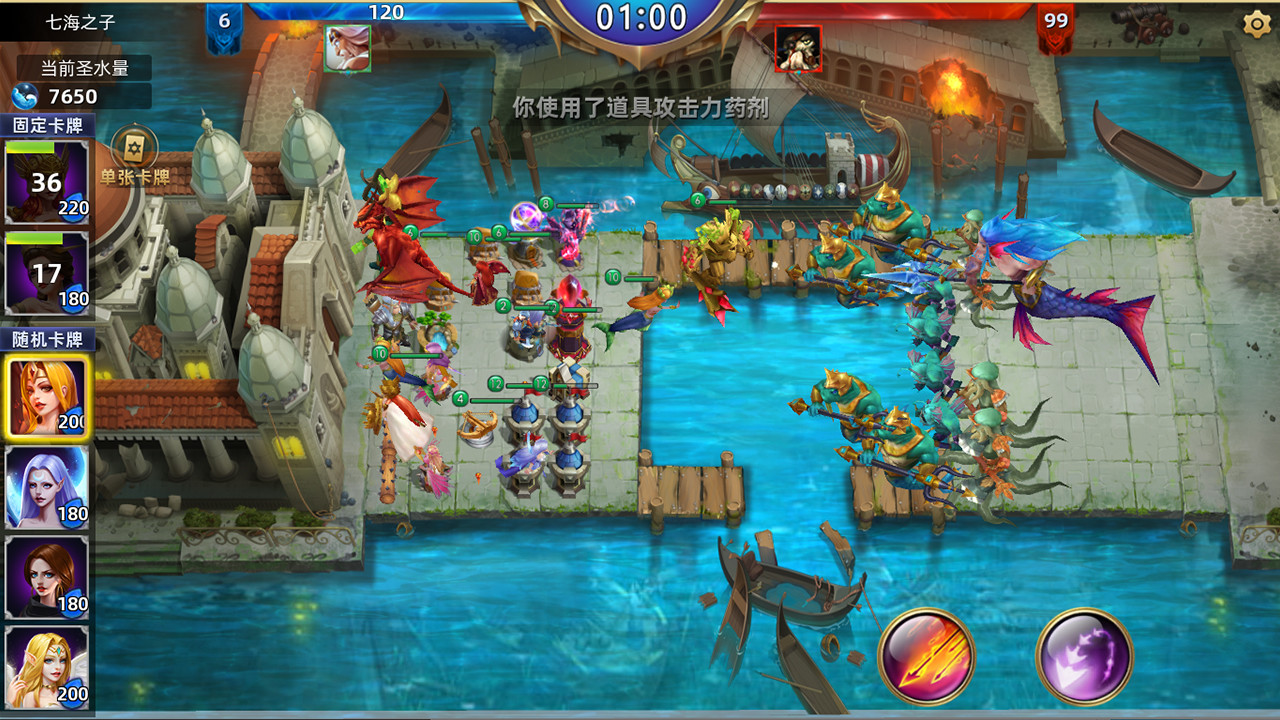Click the green energy bar above the 36-count card

click(30, 146)
